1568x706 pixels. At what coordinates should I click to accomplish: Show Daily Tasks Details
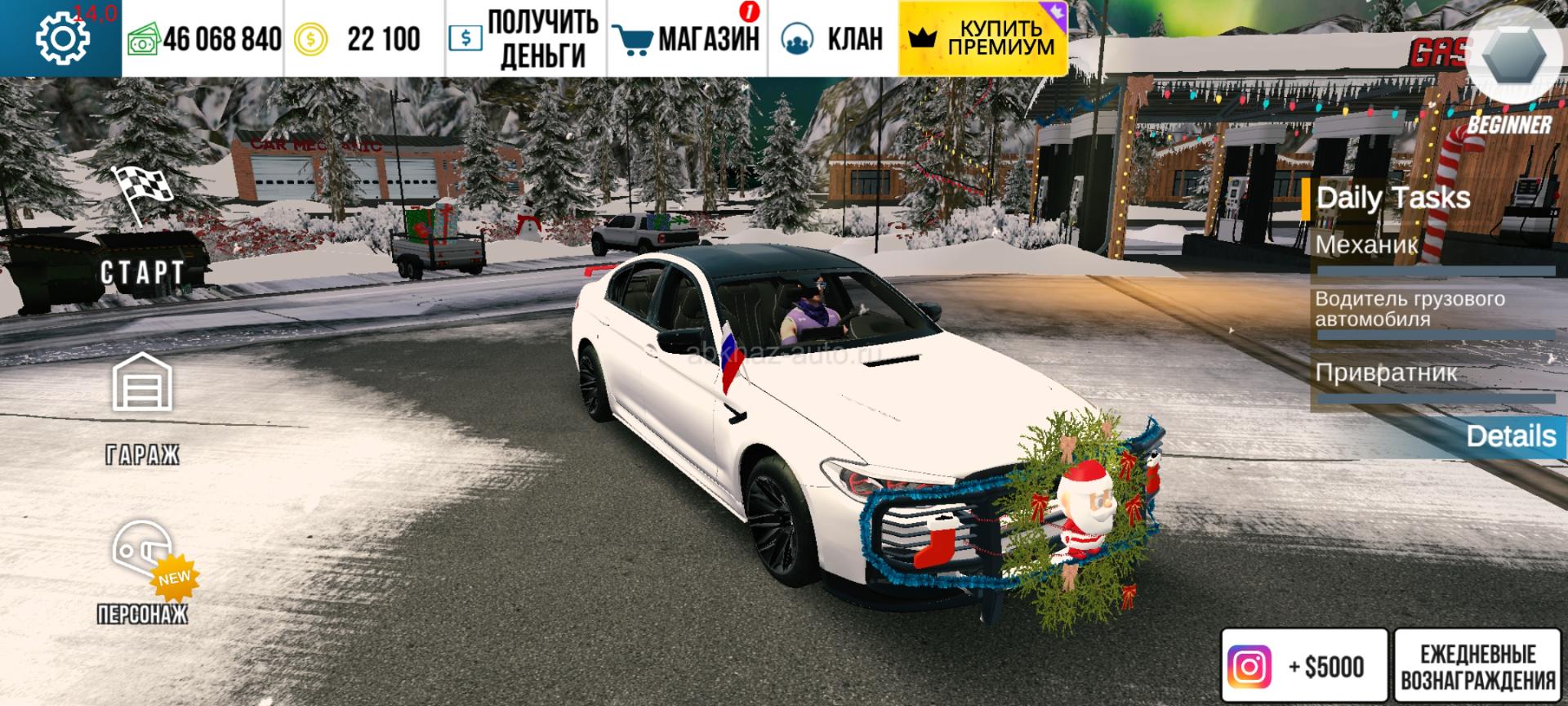(1510, 436)
